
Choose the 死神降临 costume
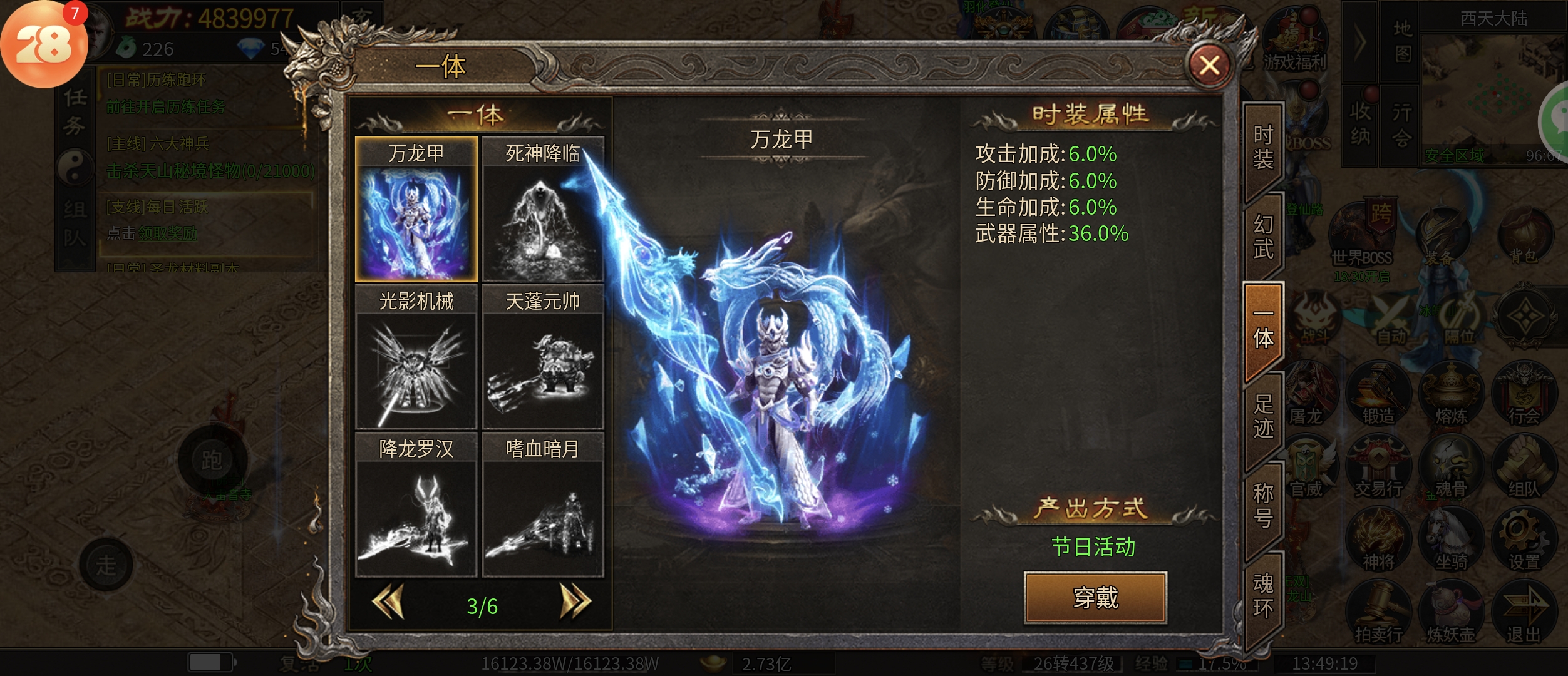pyautogui.click(x=542, y=210)
